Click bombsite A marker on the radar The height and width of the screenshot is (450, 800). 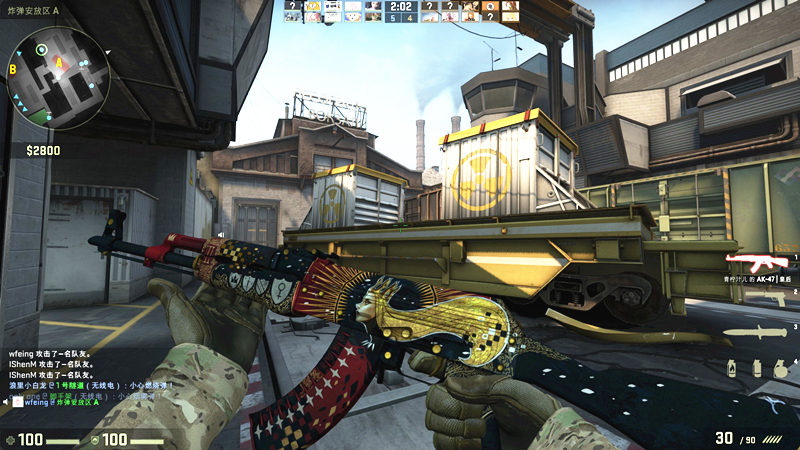(x=58, y=63)
